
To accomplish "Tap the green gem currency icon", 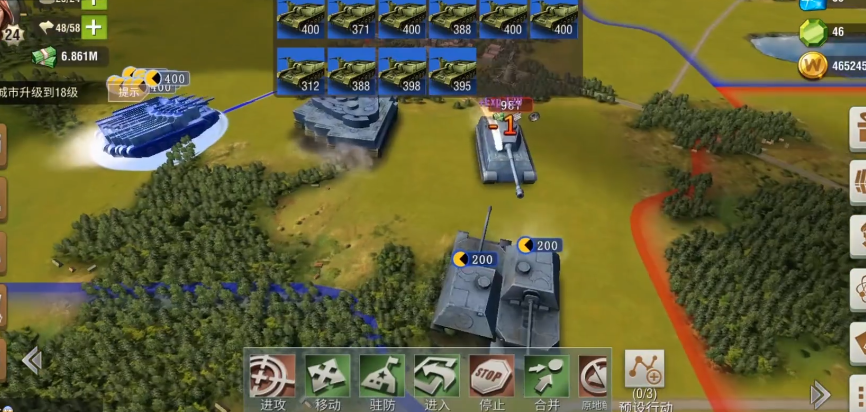I will tap(814, 32).
